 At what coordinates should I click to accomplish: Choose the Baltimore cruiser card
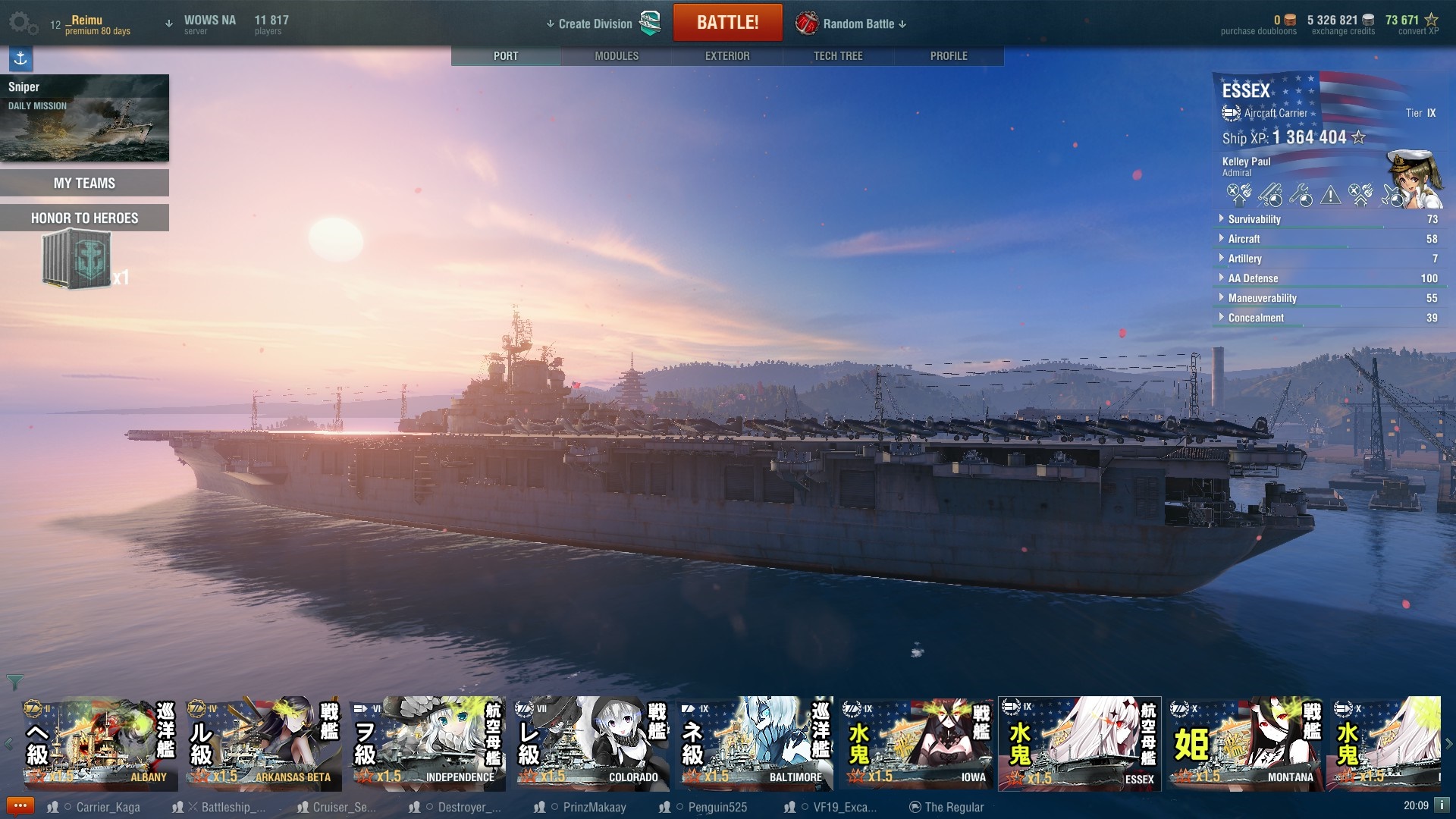(x=755, y=744)
